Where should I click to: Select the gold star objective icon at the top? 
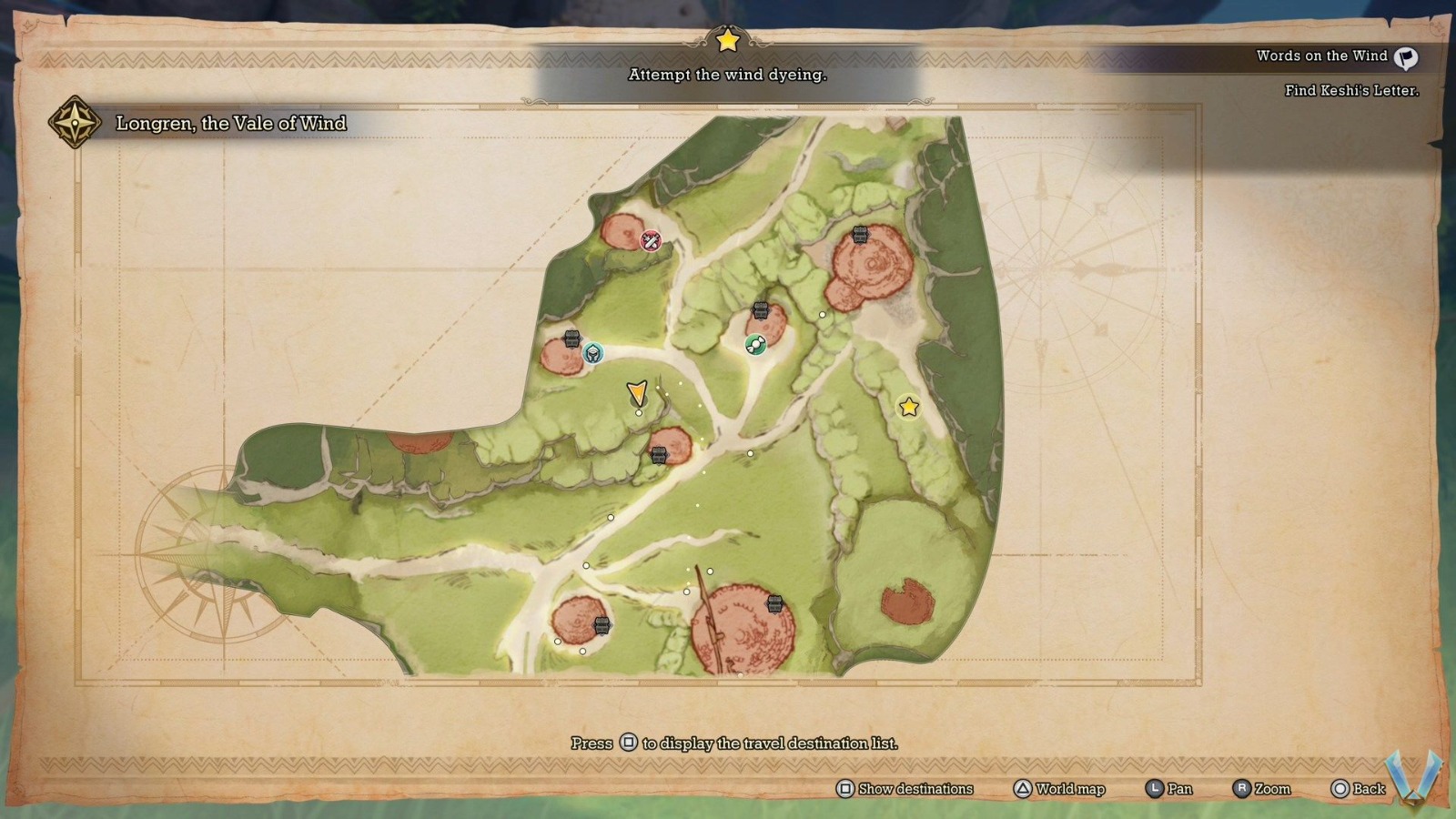point(727,40)
